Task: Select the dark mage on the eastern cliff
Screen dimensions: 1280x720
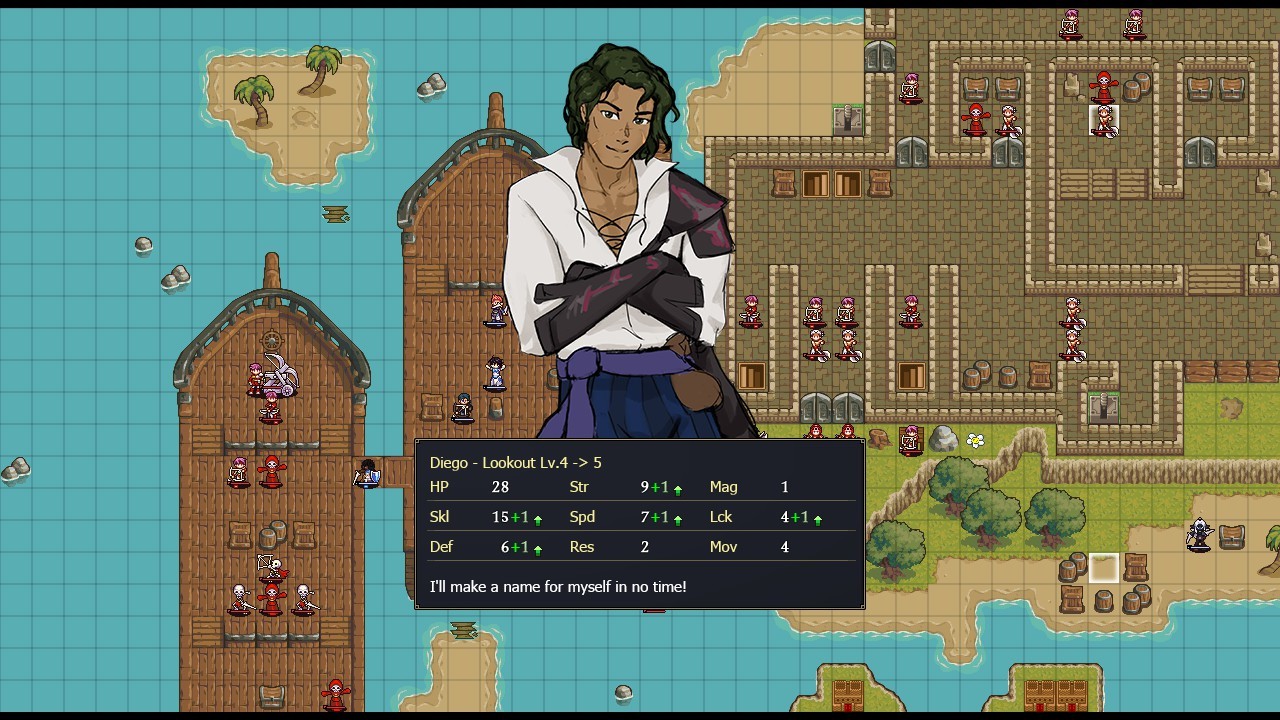Action: point(1200,535)
